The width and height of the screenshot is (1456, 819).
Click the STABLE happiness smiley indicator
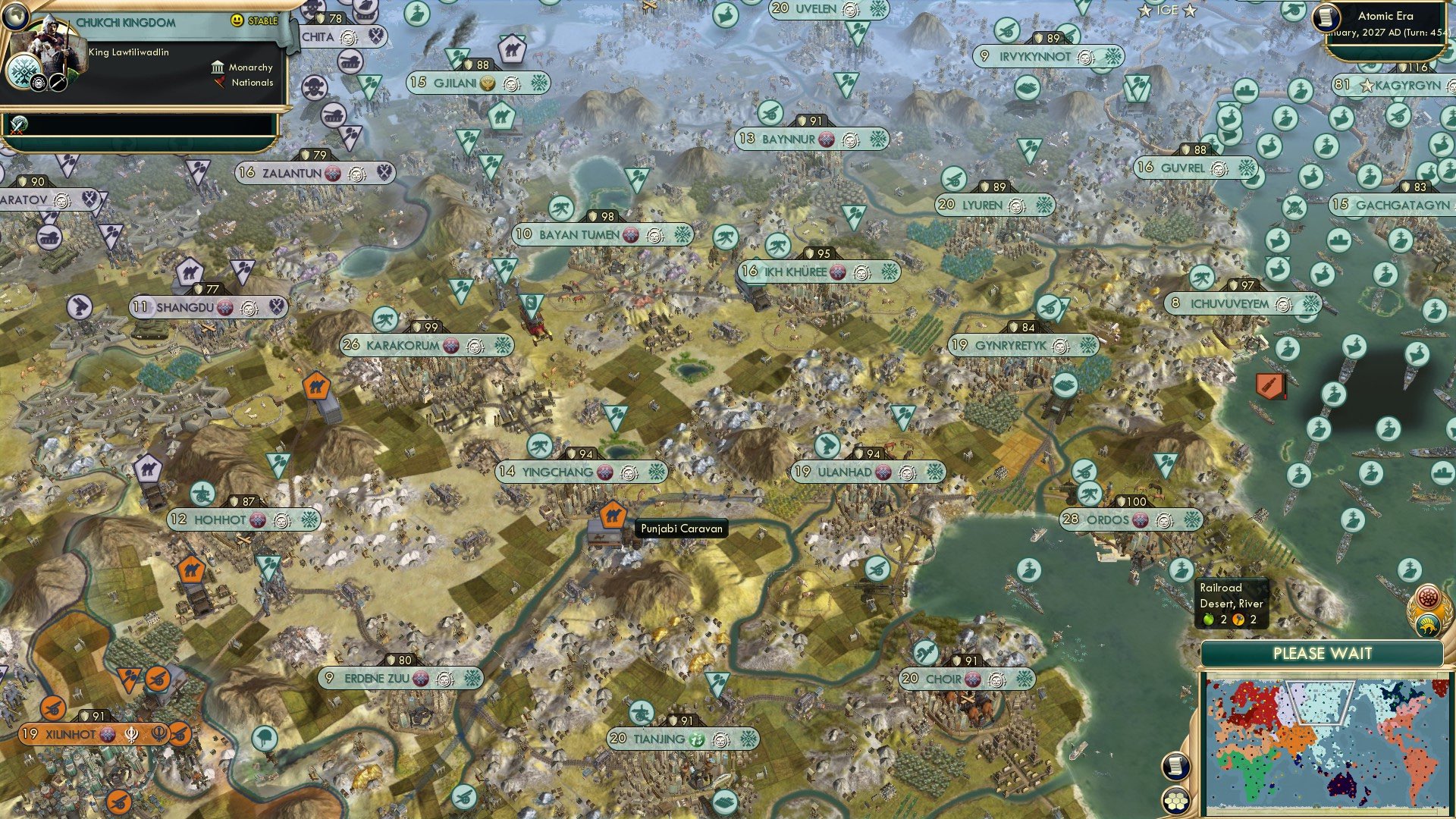coord(236,21)
